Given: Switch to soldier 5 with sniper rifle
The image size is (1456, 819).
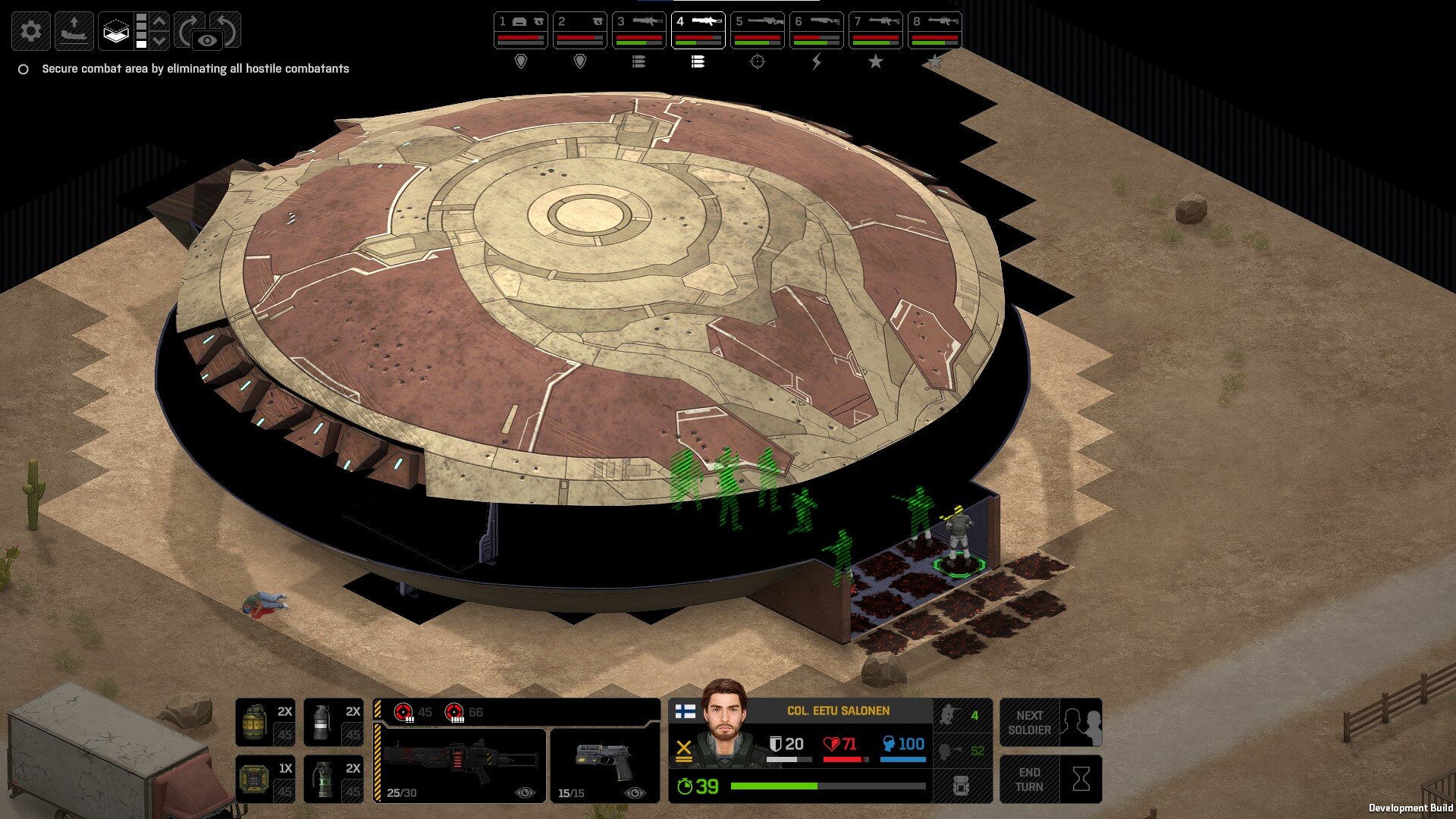Looking at the screenshot, I should tap(757, 30).
